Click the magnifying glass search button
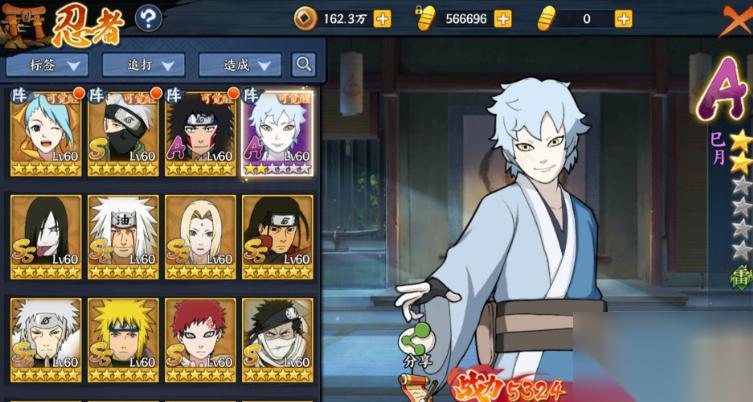The height and width of the screenshot is (402, 753). [304, 65]
